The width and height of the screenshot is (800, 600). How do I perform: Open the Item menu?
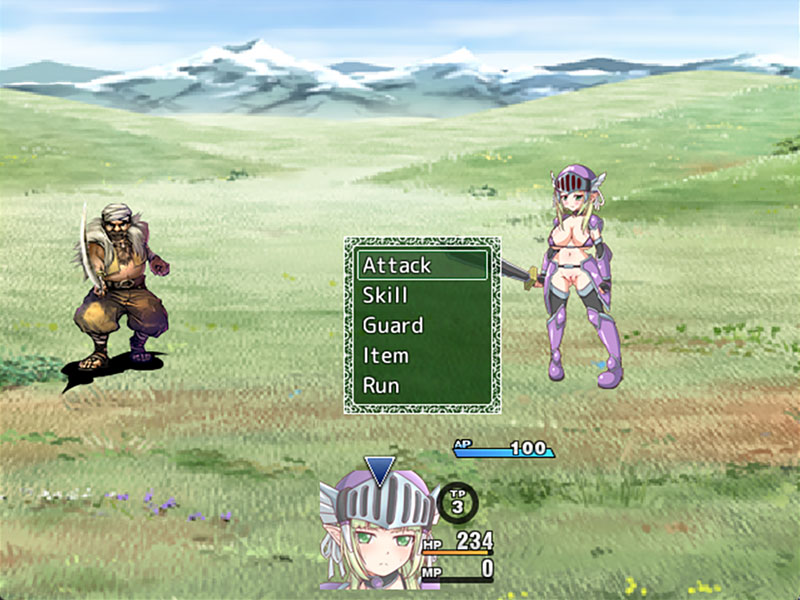click(422, 355)
